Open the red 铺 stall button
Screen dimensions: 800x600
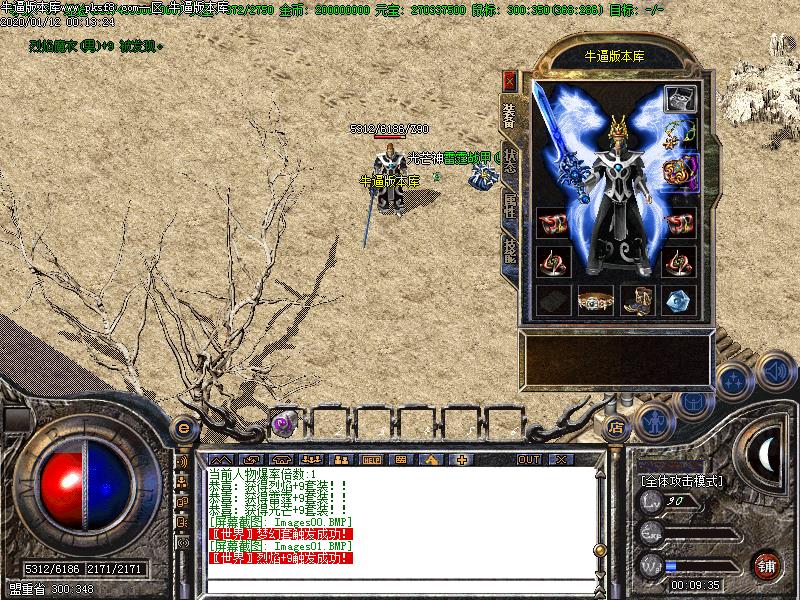coord(767,564)
